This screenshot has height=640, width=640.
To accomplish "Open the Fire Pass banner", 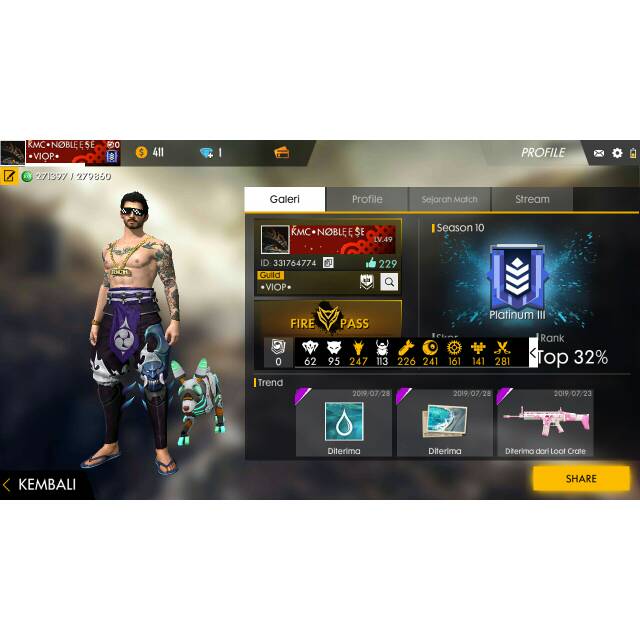I will pyautogui.click(x=328, y=318).
